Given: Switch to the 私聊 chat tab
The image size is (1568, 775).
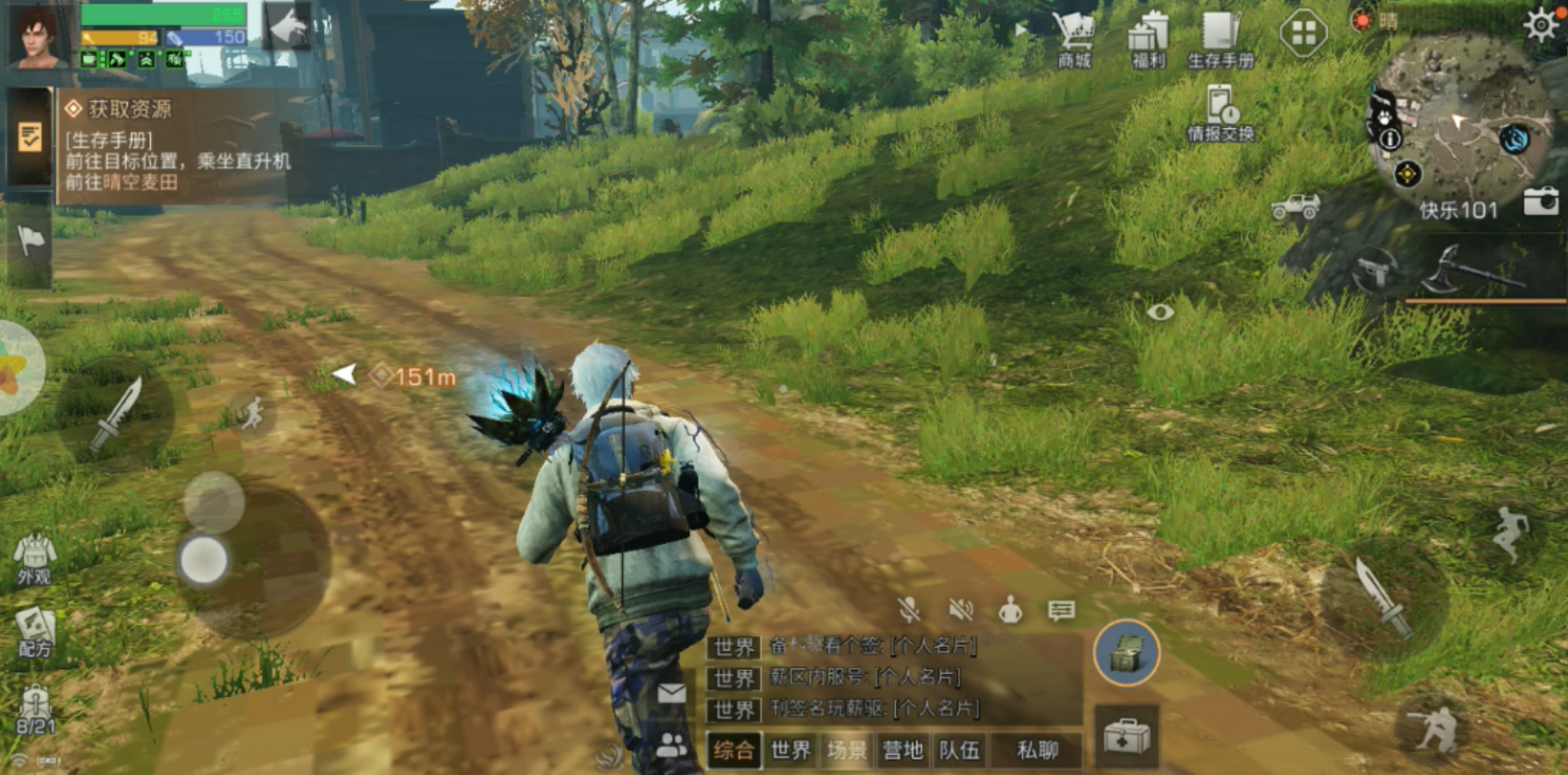Looking at the screenshot, I should pyautogui.click(x=1037, y=750).
